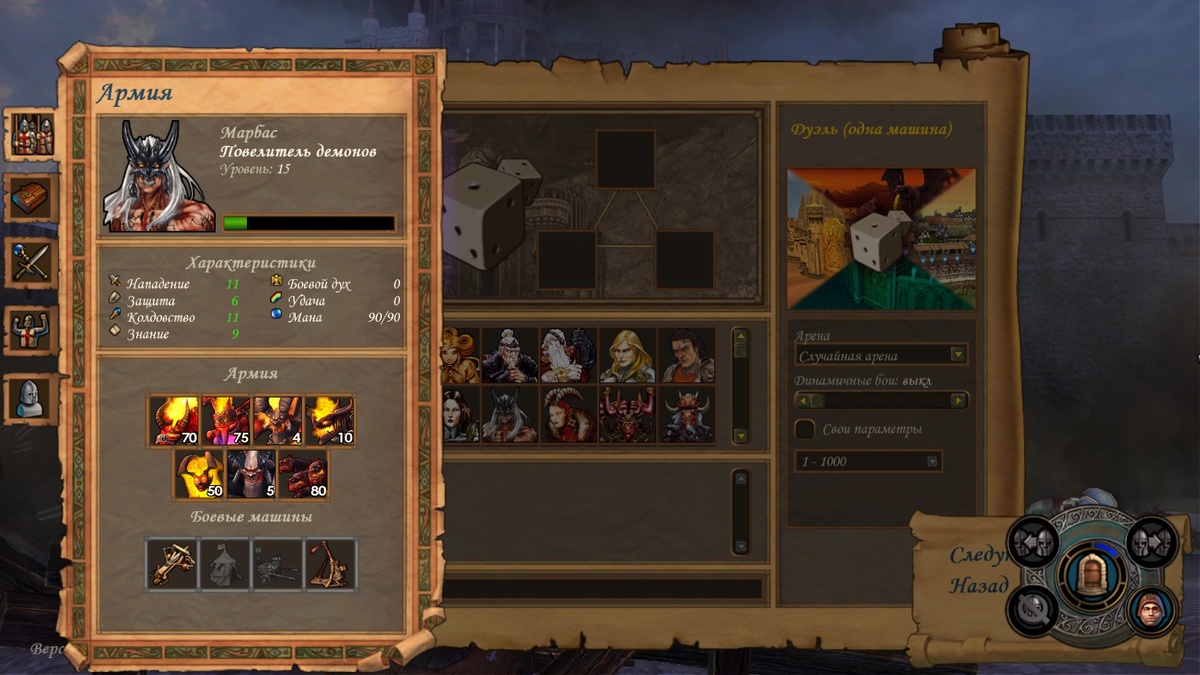Select the ballista war machine slot
Screen dimensions: 1200x675
pos(172,565)
